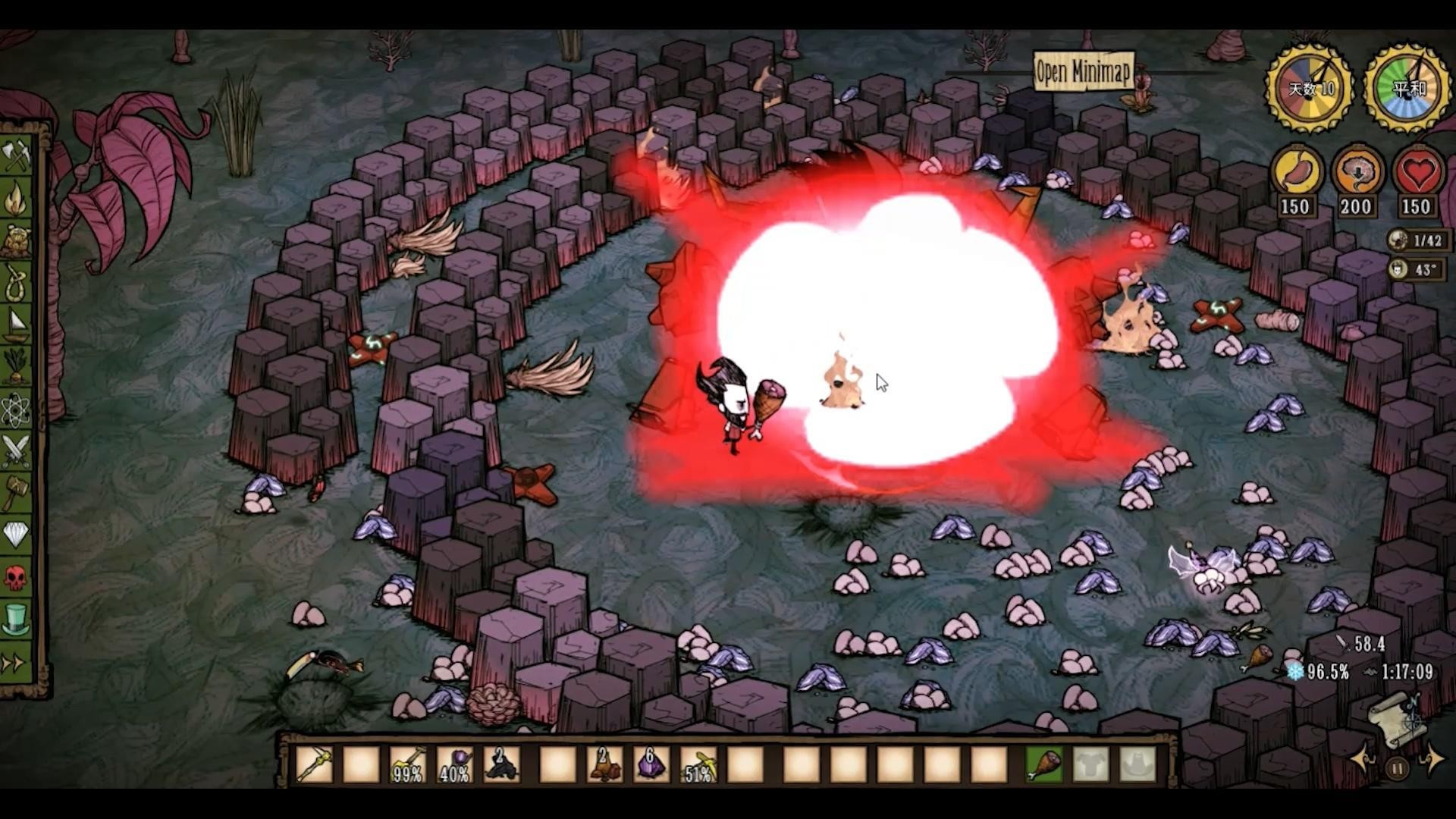Select the Structures hammer crafting tab
1456x819 pixels.
click(x=16, y=493)
